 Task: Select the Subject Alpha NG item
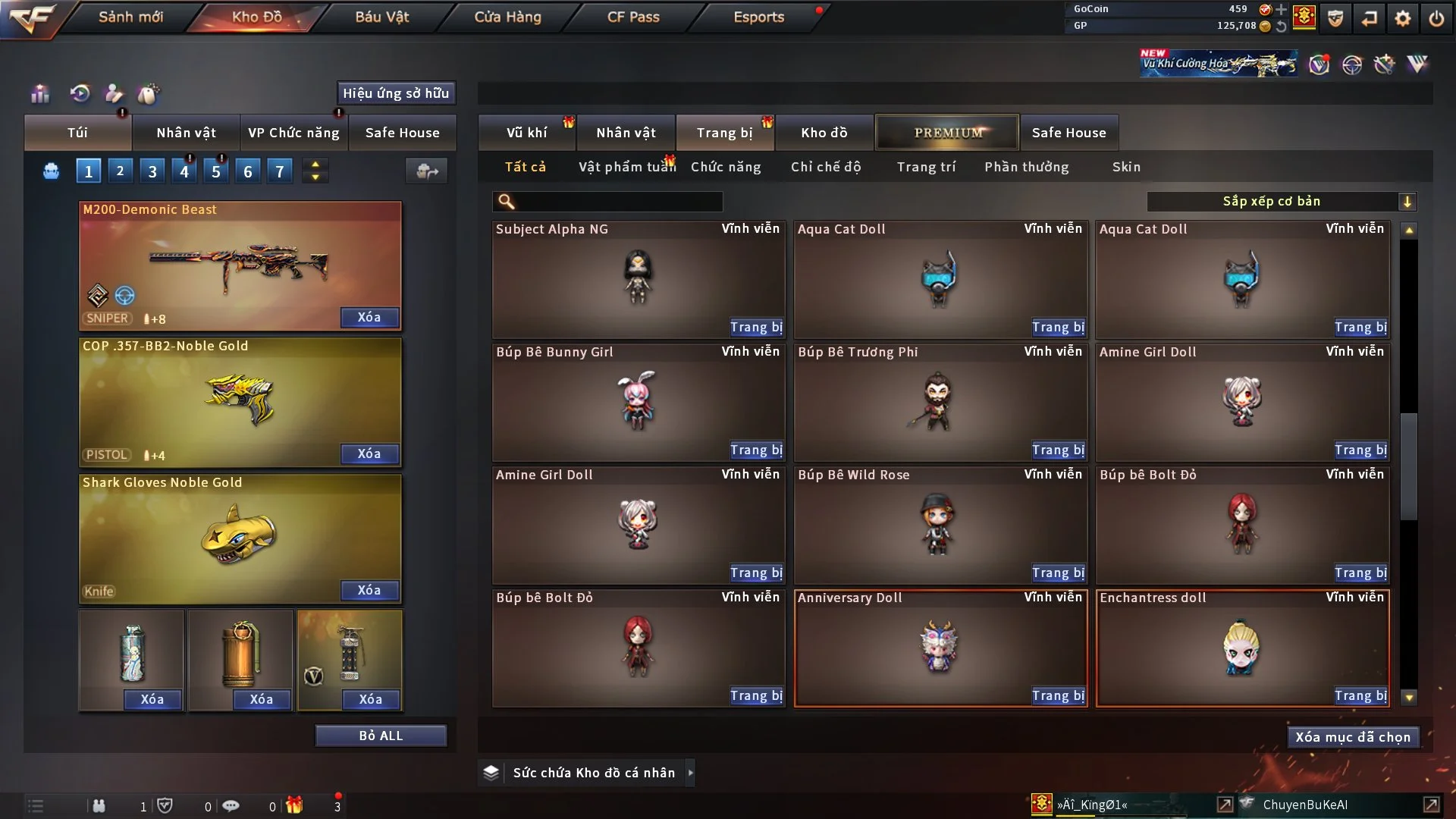click(638, 278)
